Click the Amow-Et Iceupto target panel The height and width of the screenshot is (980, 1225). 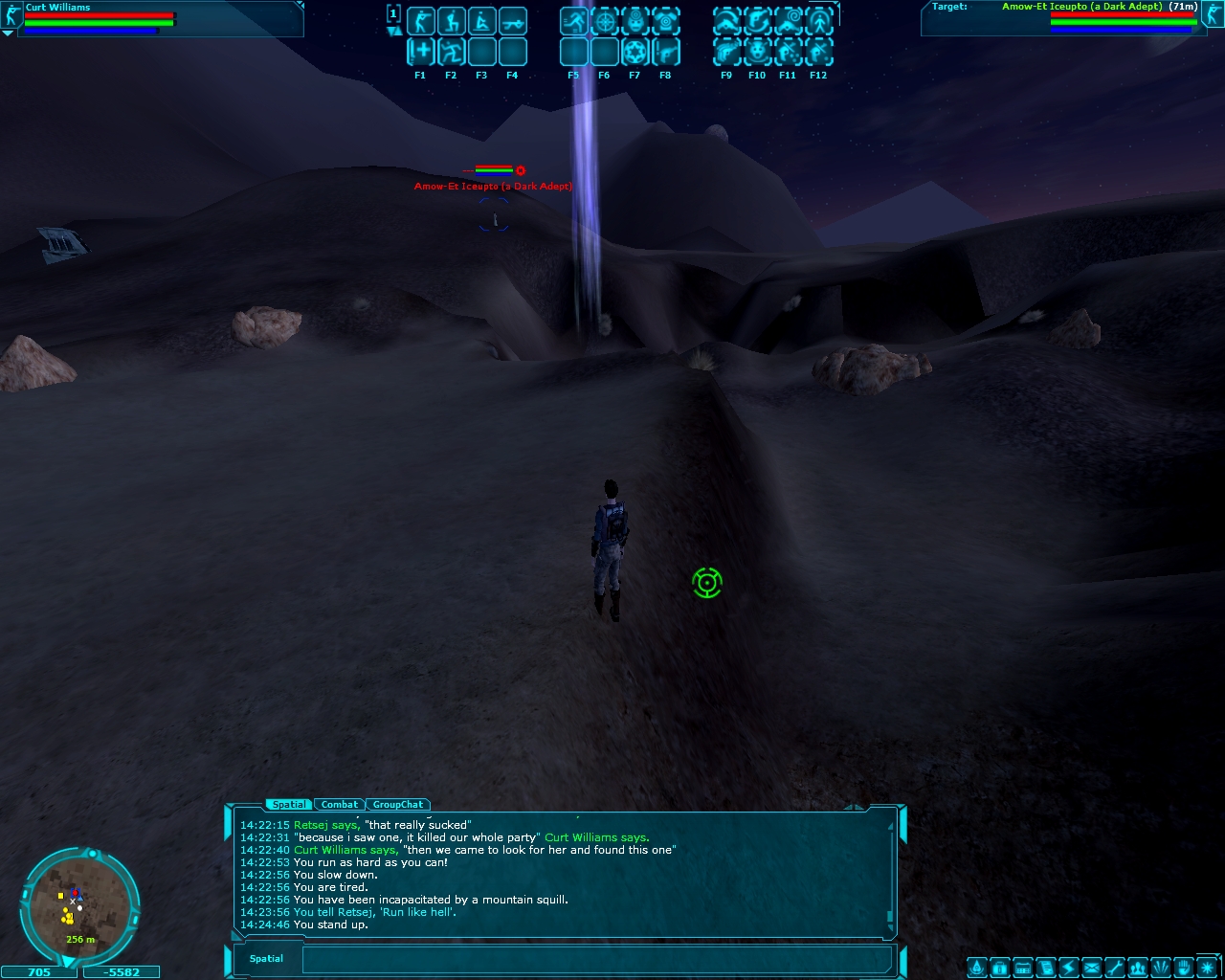coord(1070,19)
